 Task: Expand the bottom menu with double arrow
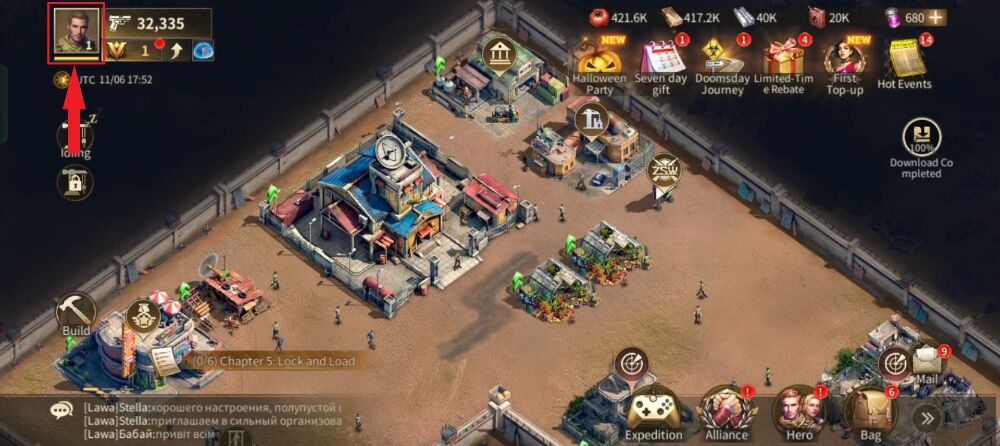click(927, 418)
